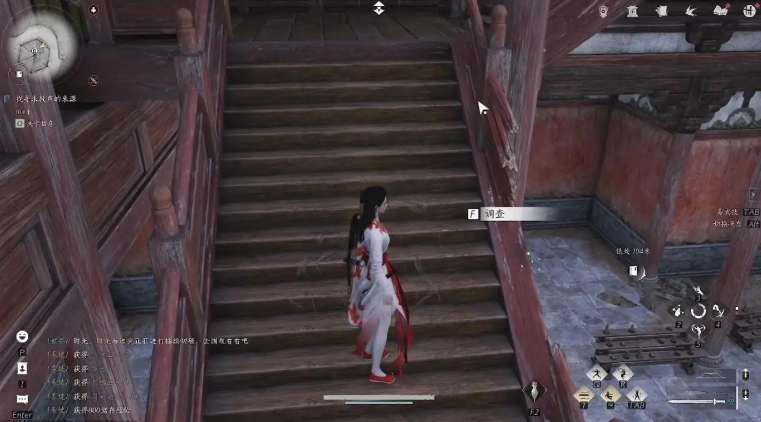Use the item wheel slot numbered 4
Screen dimensions: 761x422
point(717,313)
